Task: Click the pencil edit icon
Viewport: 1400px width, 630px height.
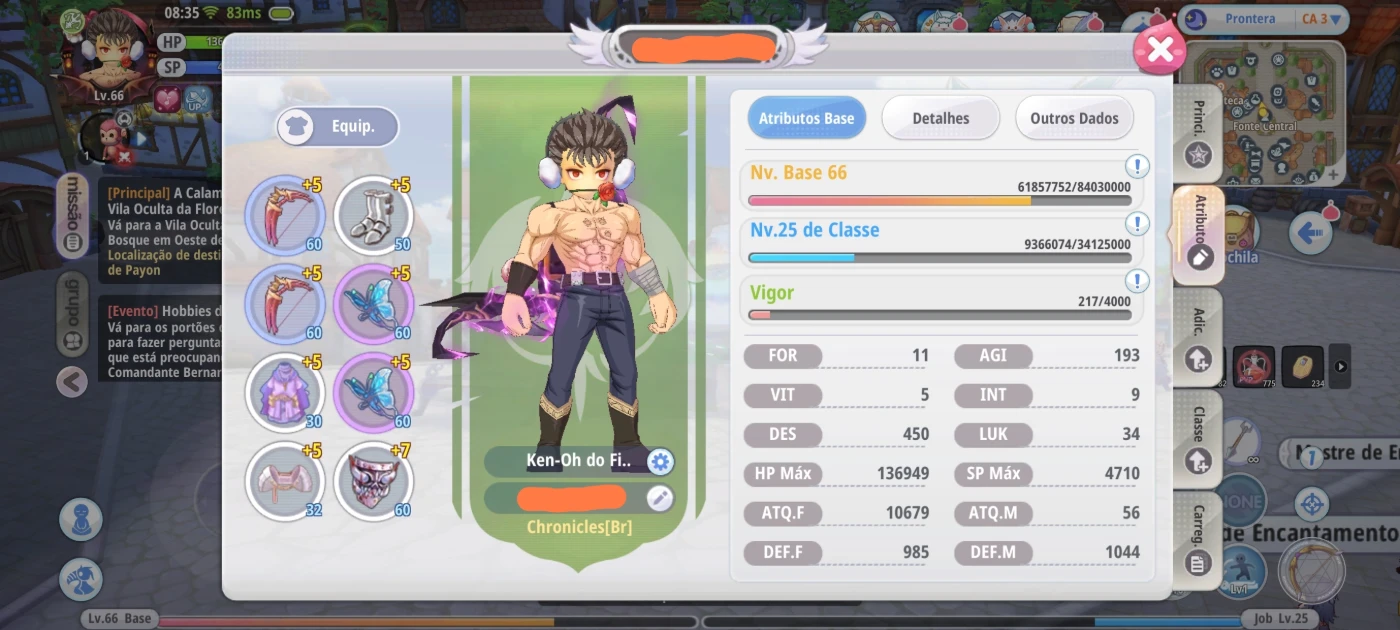Action: point(660,497)
